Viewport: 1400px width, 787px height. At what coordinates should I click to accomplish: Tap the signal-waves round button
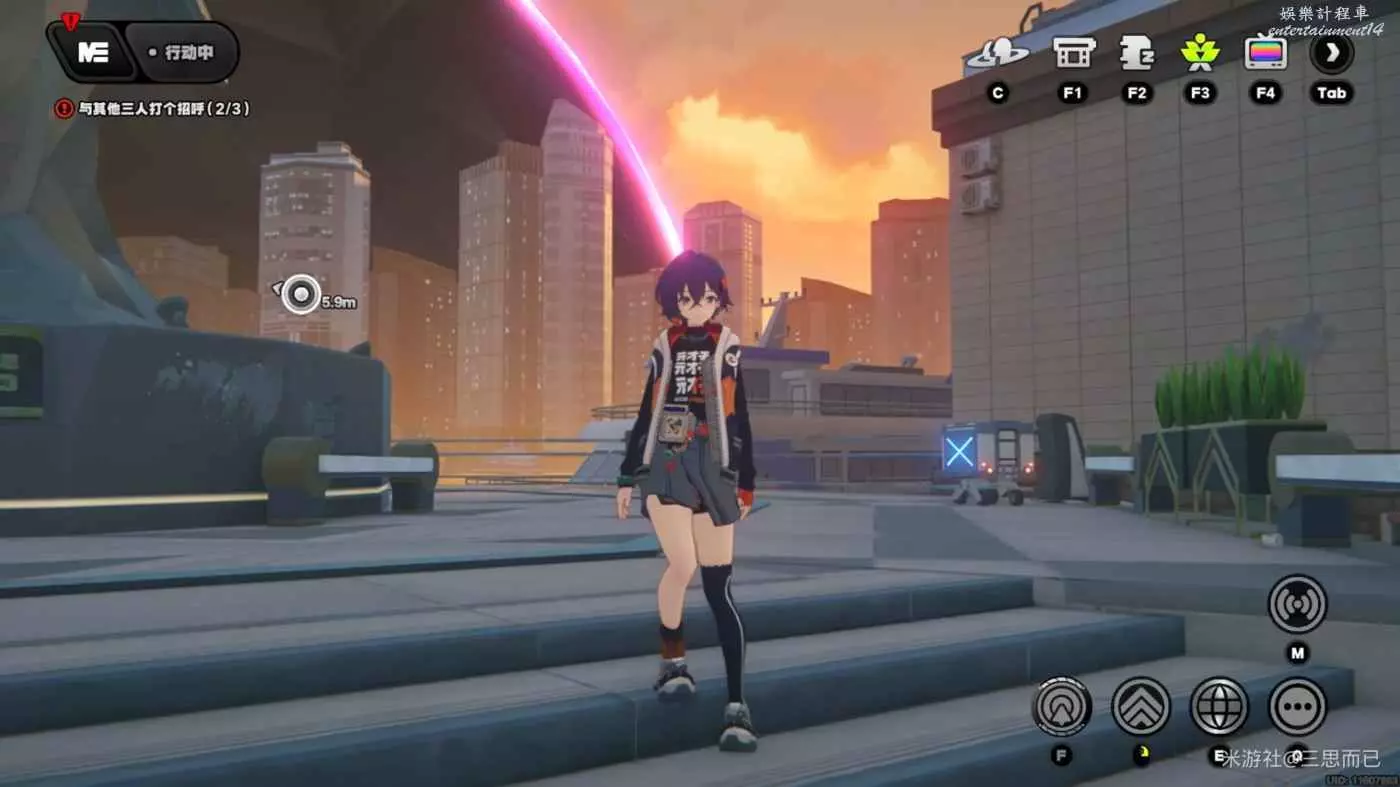(1297, 604)
